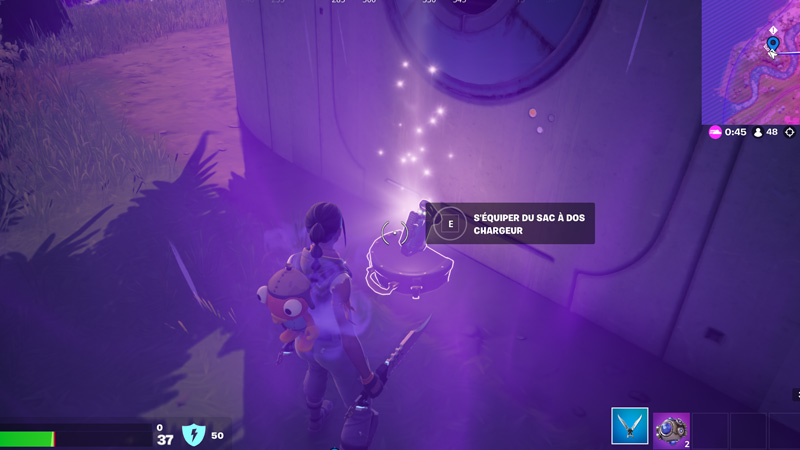Viewport: 800px width, 450px height.
Task: Open the minimap in the corner
Action: click(751, 61)
